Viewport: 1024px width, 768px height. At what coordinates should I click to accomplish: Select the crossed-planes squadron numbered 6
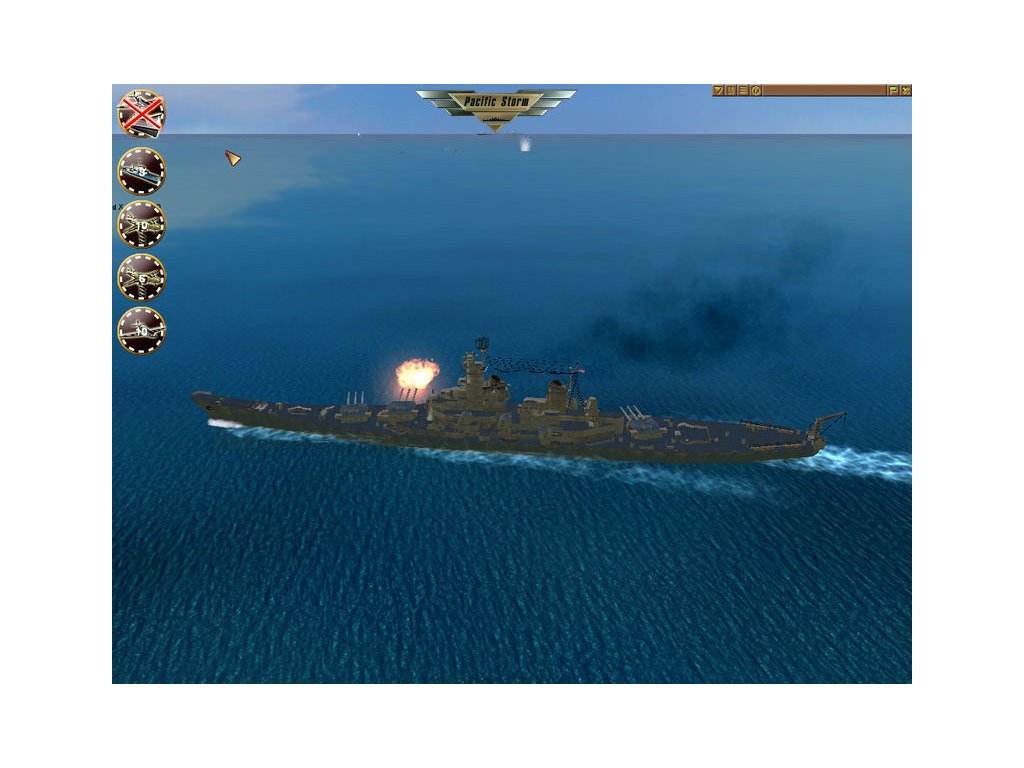[x=142, y=277]
